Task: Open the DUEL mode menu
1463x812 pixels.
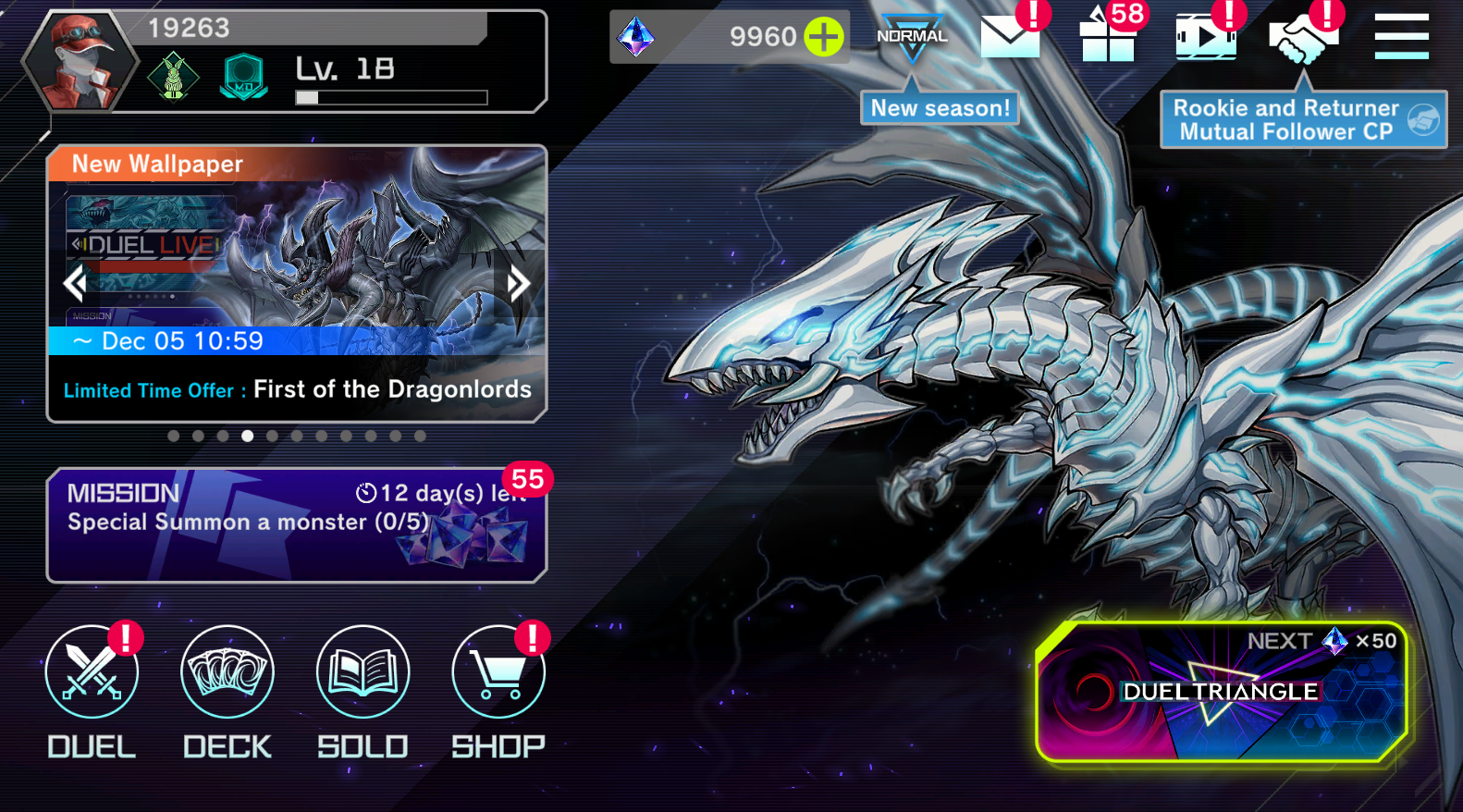Action: click(x=92, y=672)
